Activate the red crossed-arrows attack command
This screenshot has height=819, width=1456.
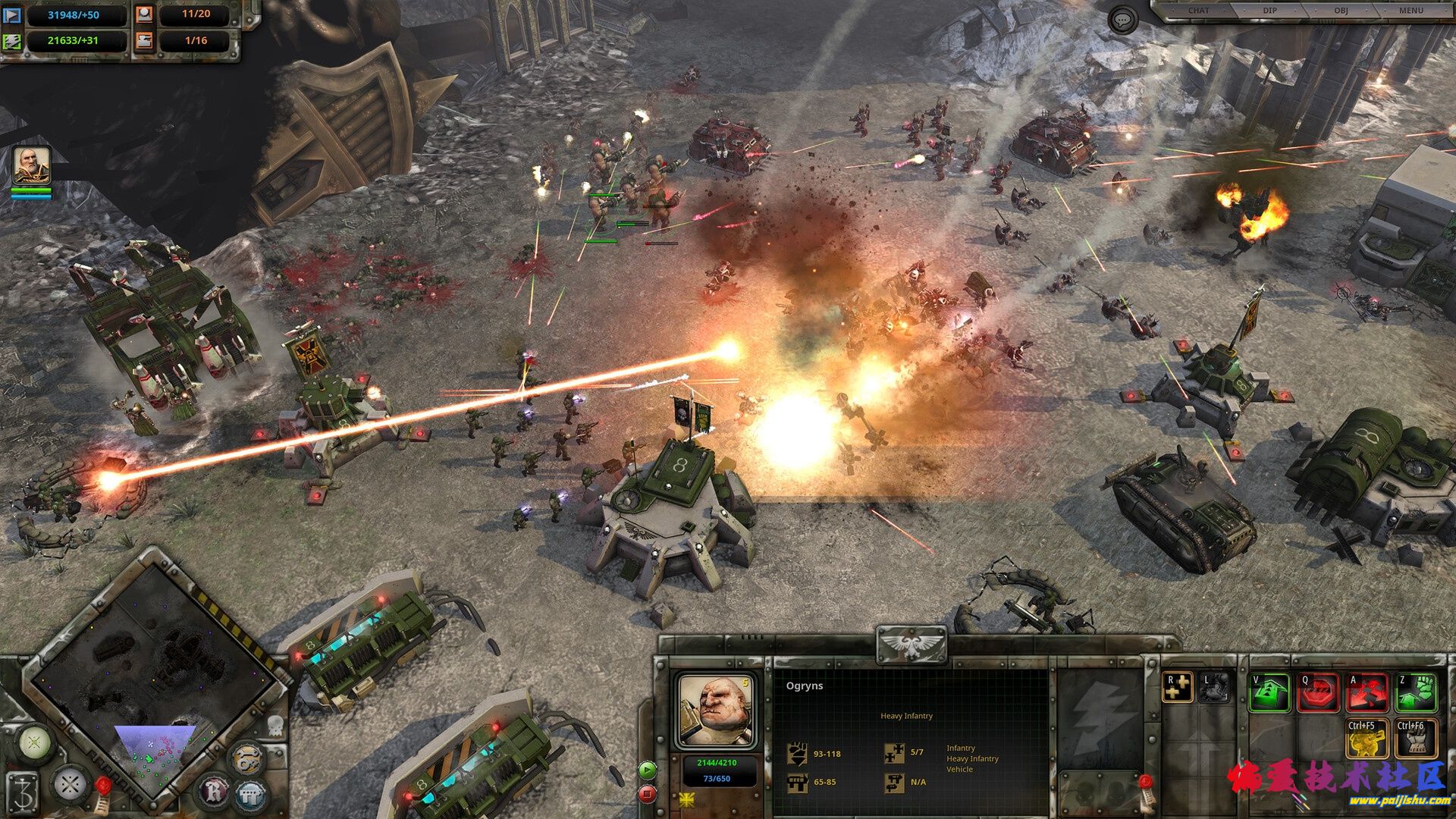click(1367, 692)
